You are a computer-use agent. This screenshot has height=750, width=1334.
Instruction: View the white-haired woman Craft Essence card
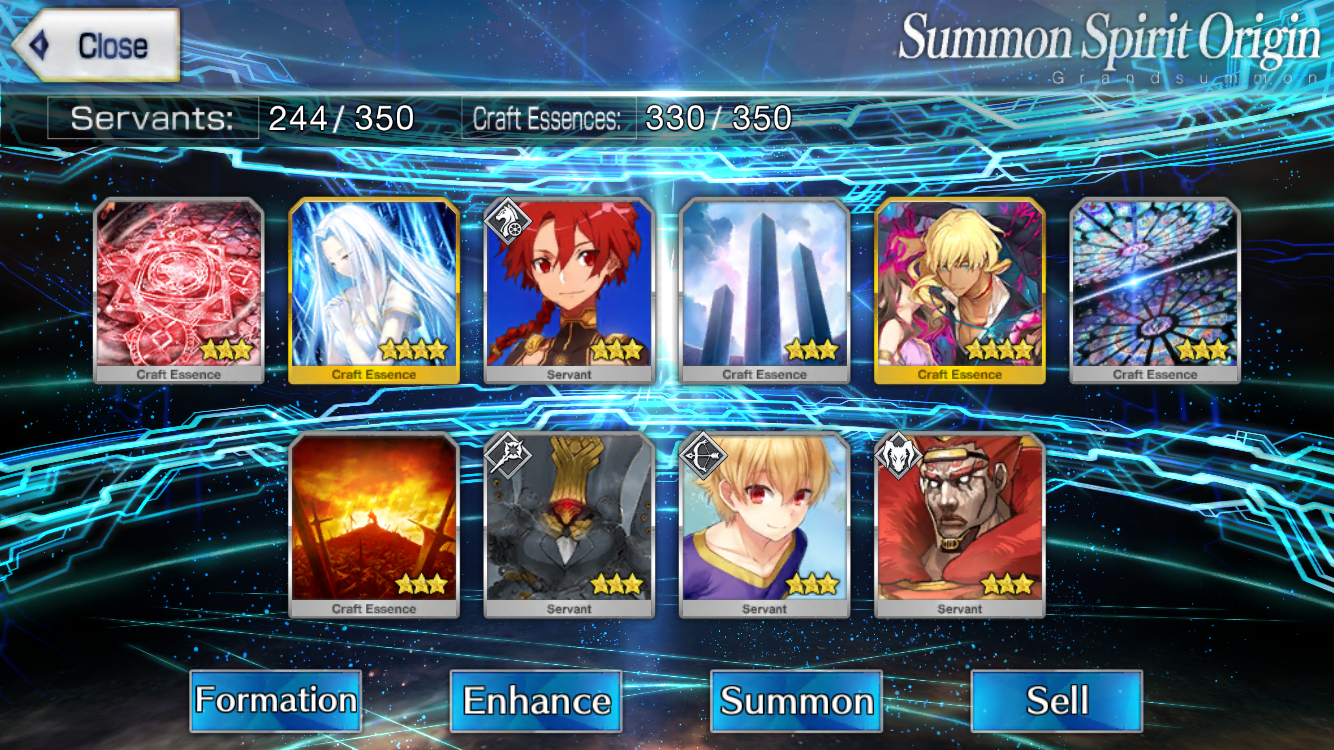point(374,290)
